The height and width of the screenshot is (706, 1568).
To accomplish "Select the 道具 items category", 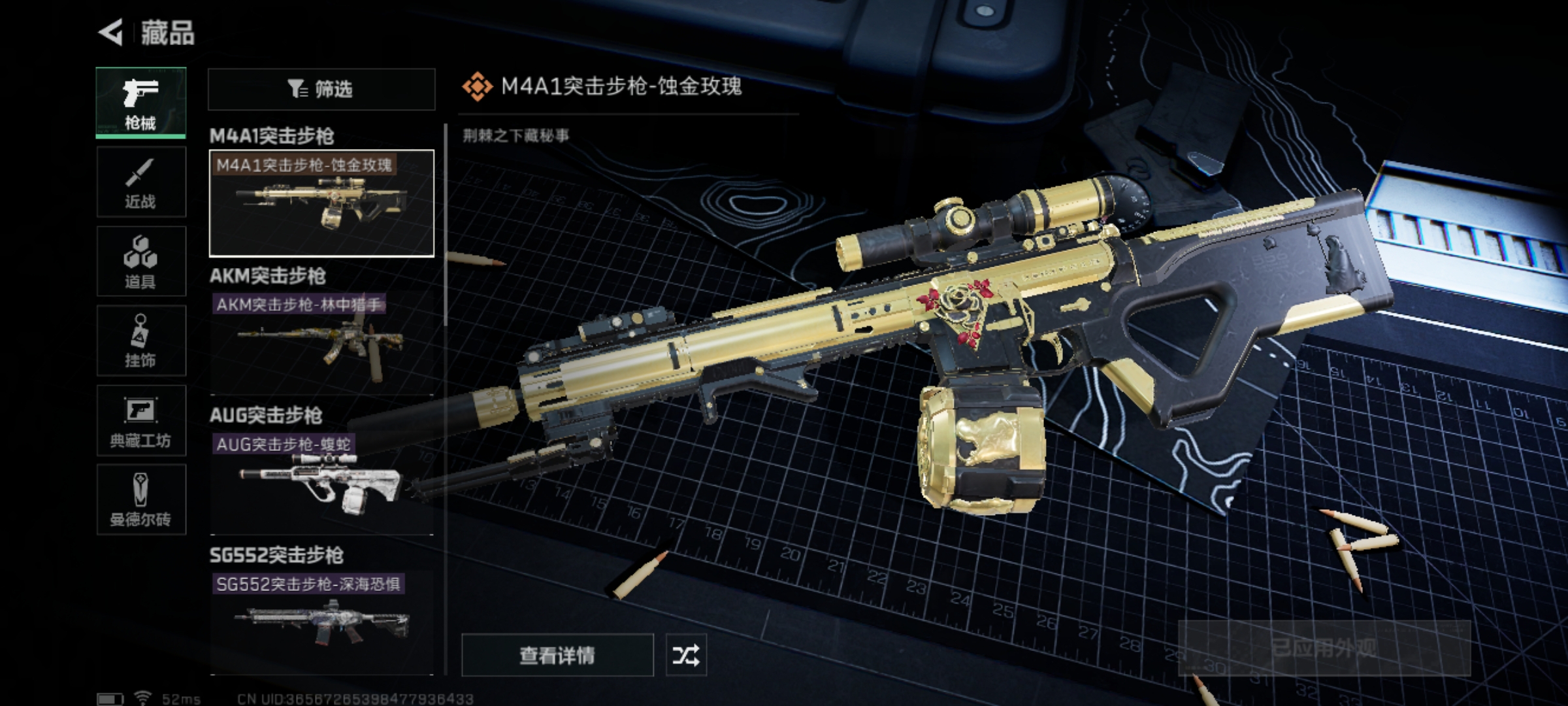I will [141, 261].
